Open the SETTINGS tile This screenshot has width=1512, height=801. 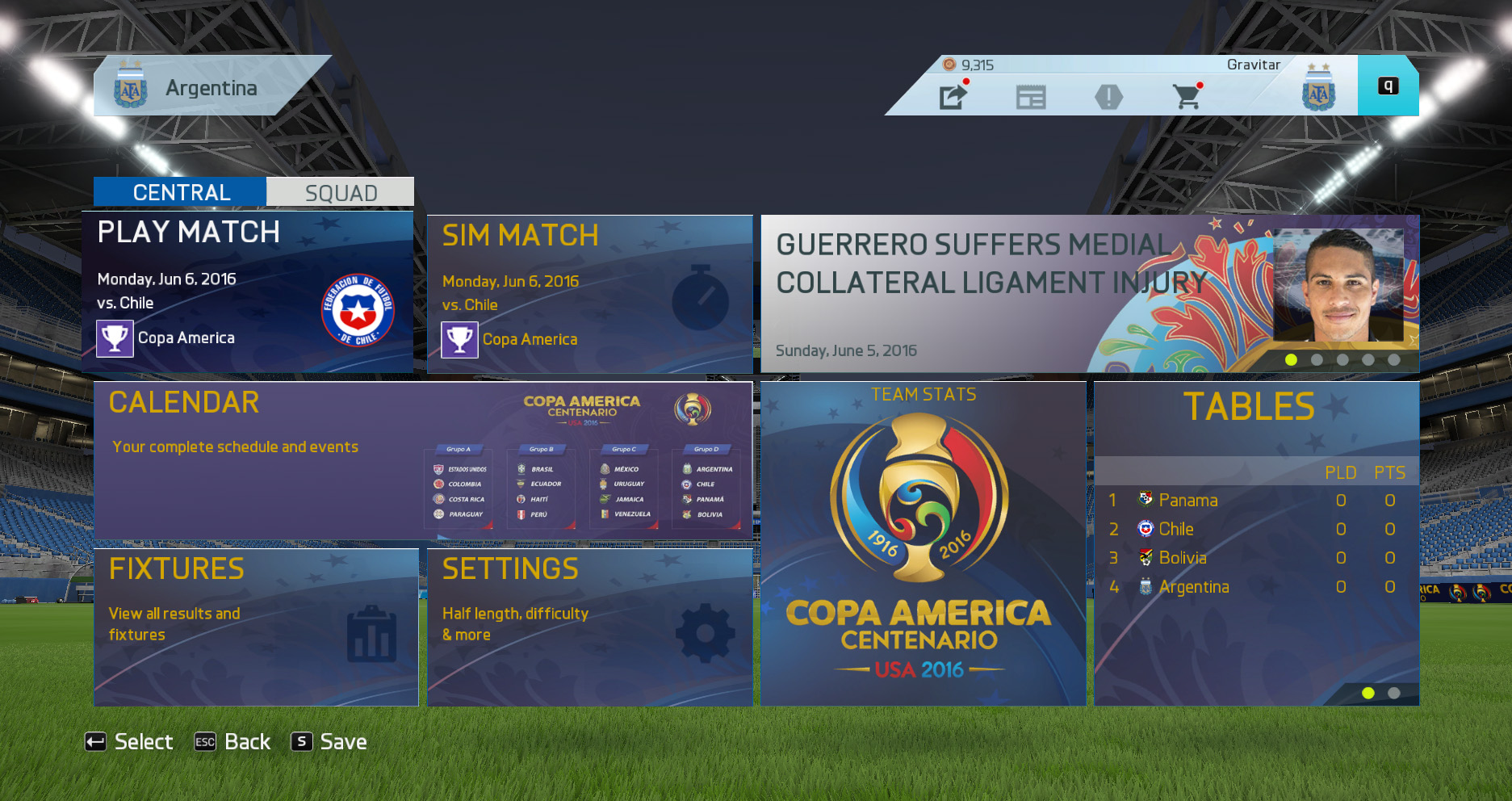(589, 627)
